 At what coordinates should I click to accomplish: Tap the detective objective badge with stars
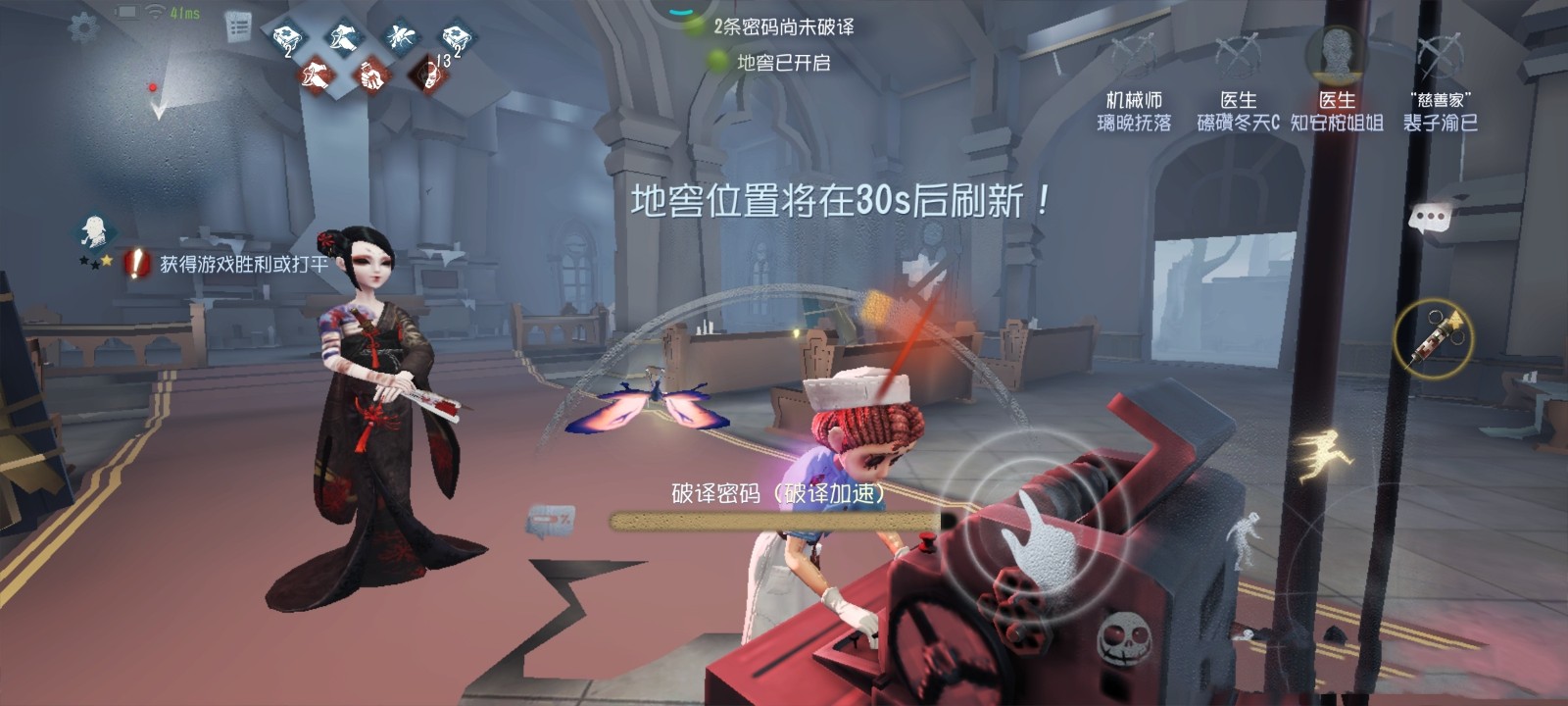(96, 237)
